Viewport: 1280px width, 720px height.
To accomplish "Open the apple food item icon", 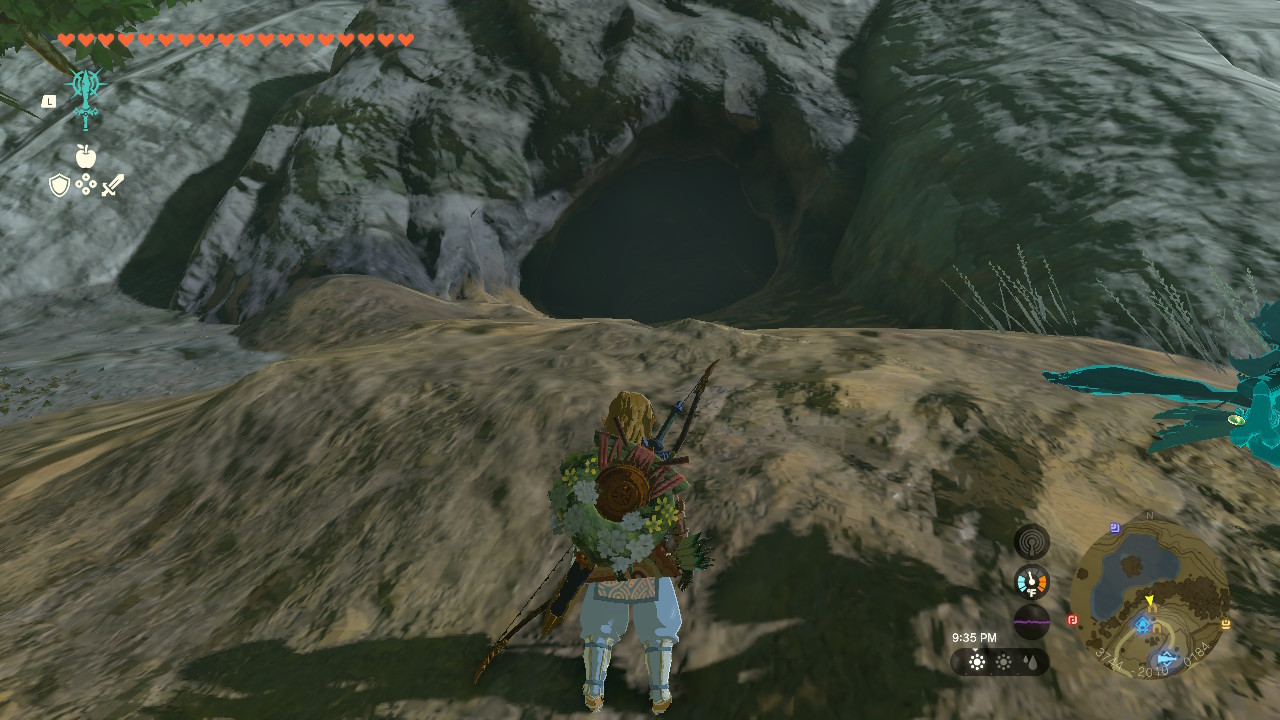I will (87, 157).
